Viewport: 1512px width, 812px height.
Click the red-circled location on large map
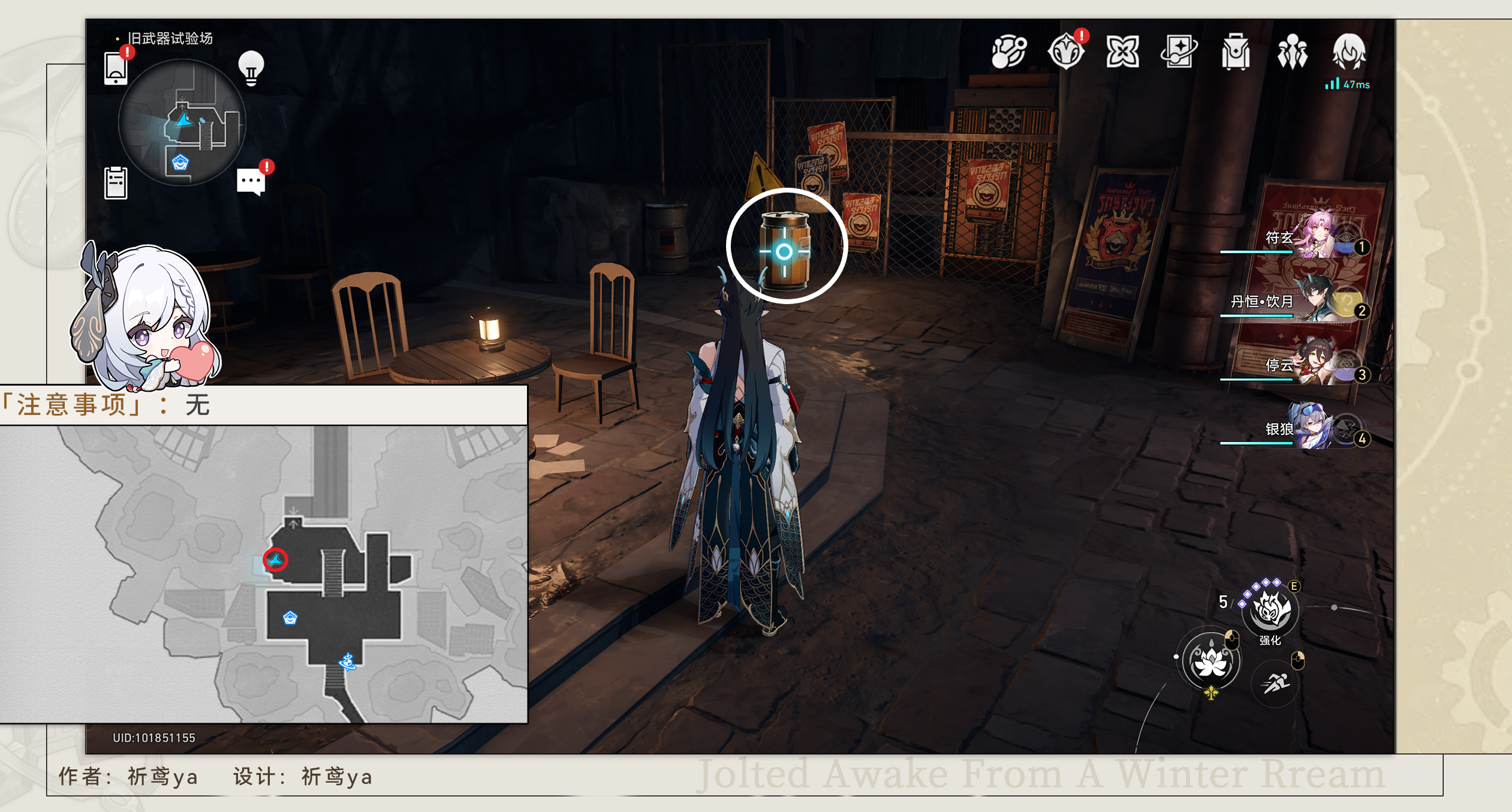276,560
